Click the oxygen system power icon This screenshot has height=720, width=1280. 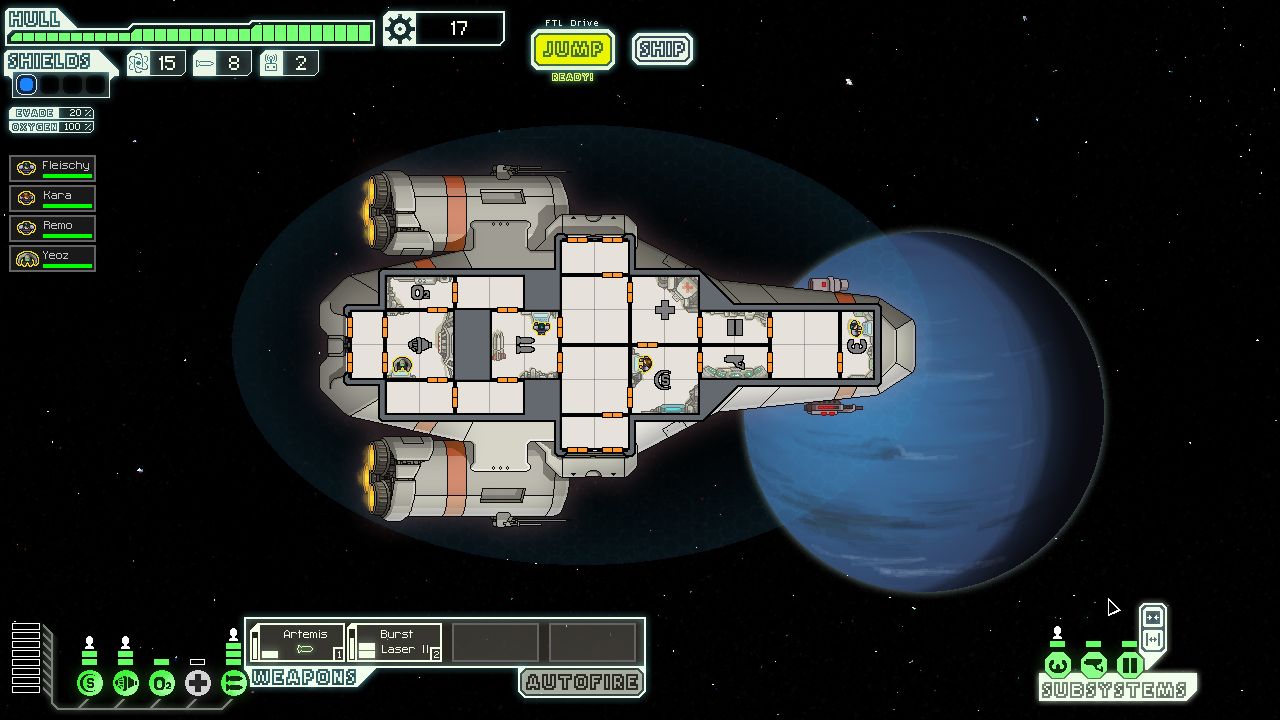[x=162, y=683]
